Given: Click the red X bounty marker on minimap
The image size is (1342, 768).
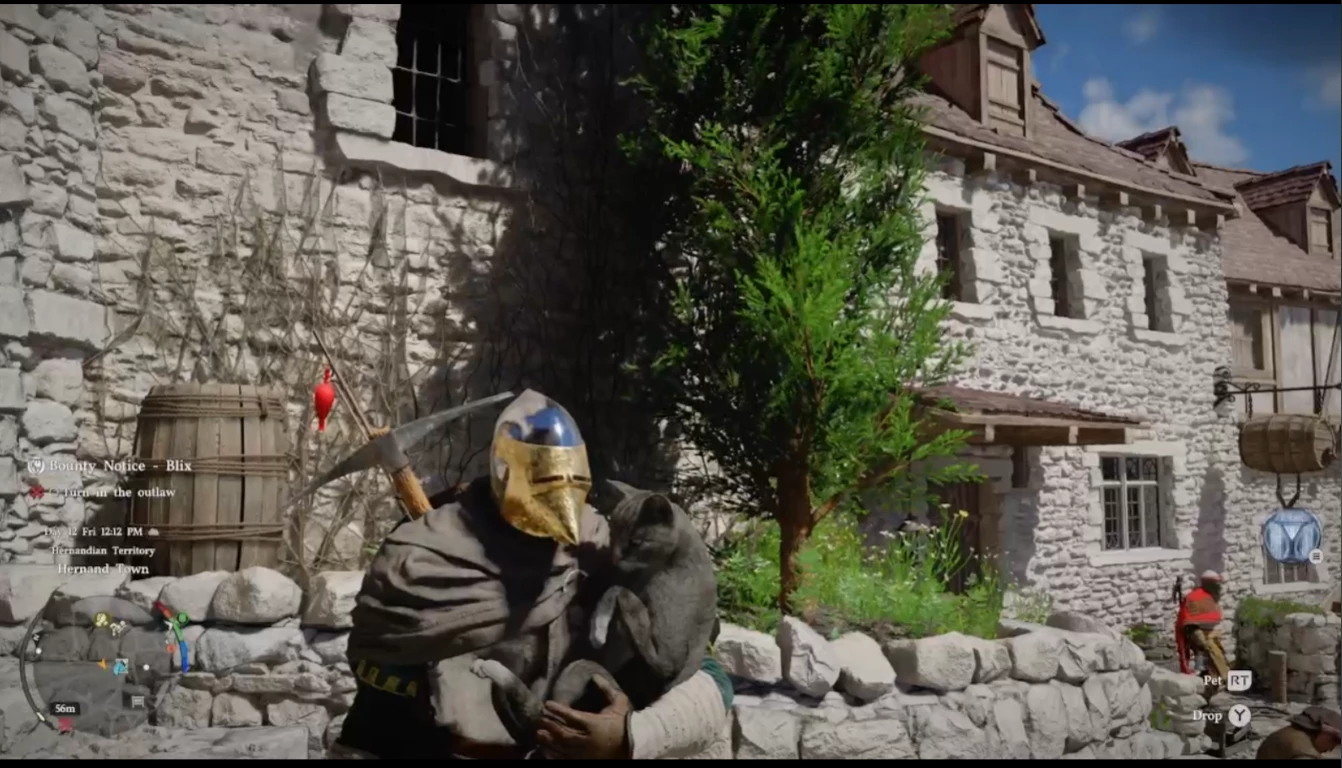Looking at the screenshot, I should (x=65, y=724).
